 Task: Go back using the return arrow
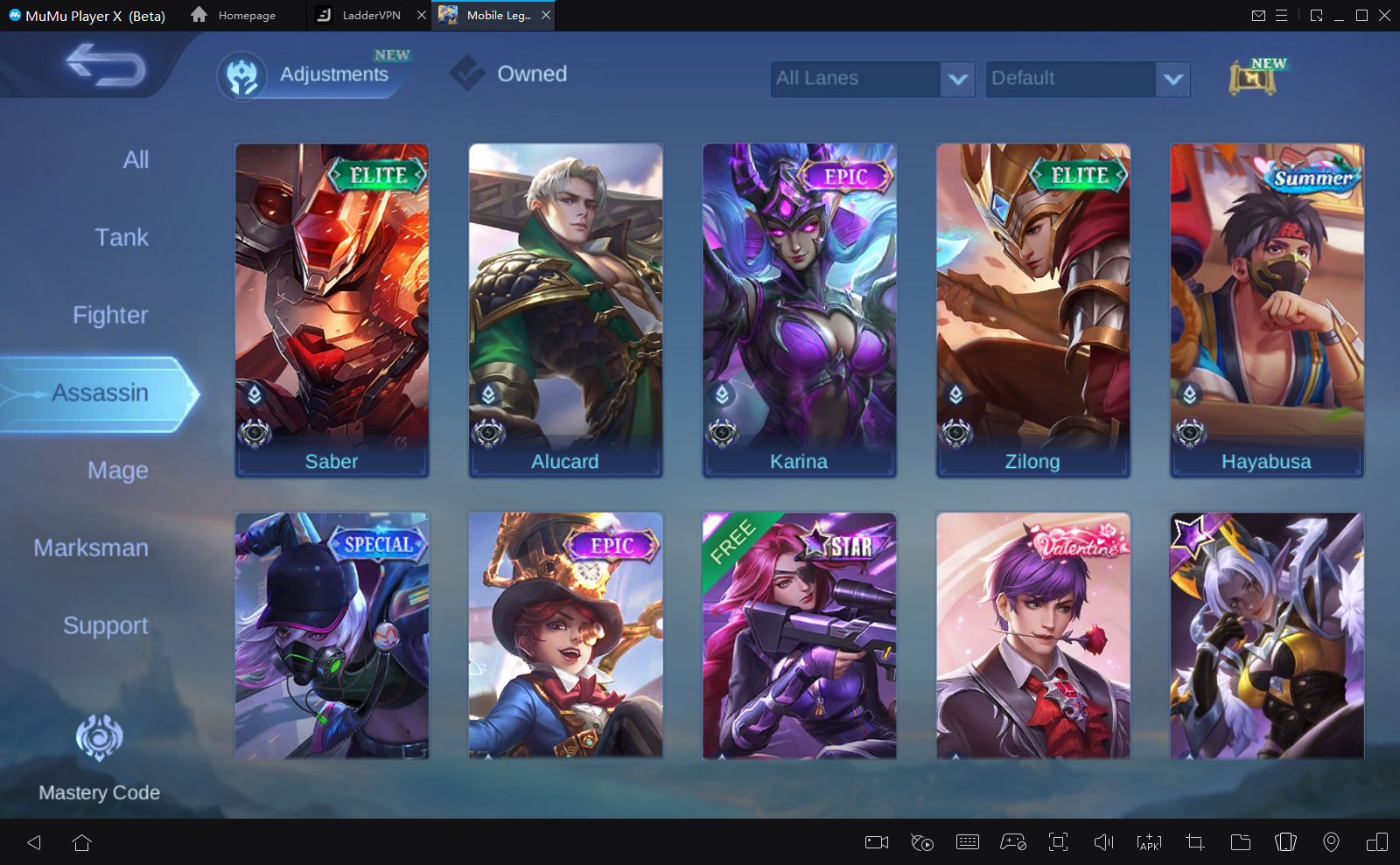point(106,66)
